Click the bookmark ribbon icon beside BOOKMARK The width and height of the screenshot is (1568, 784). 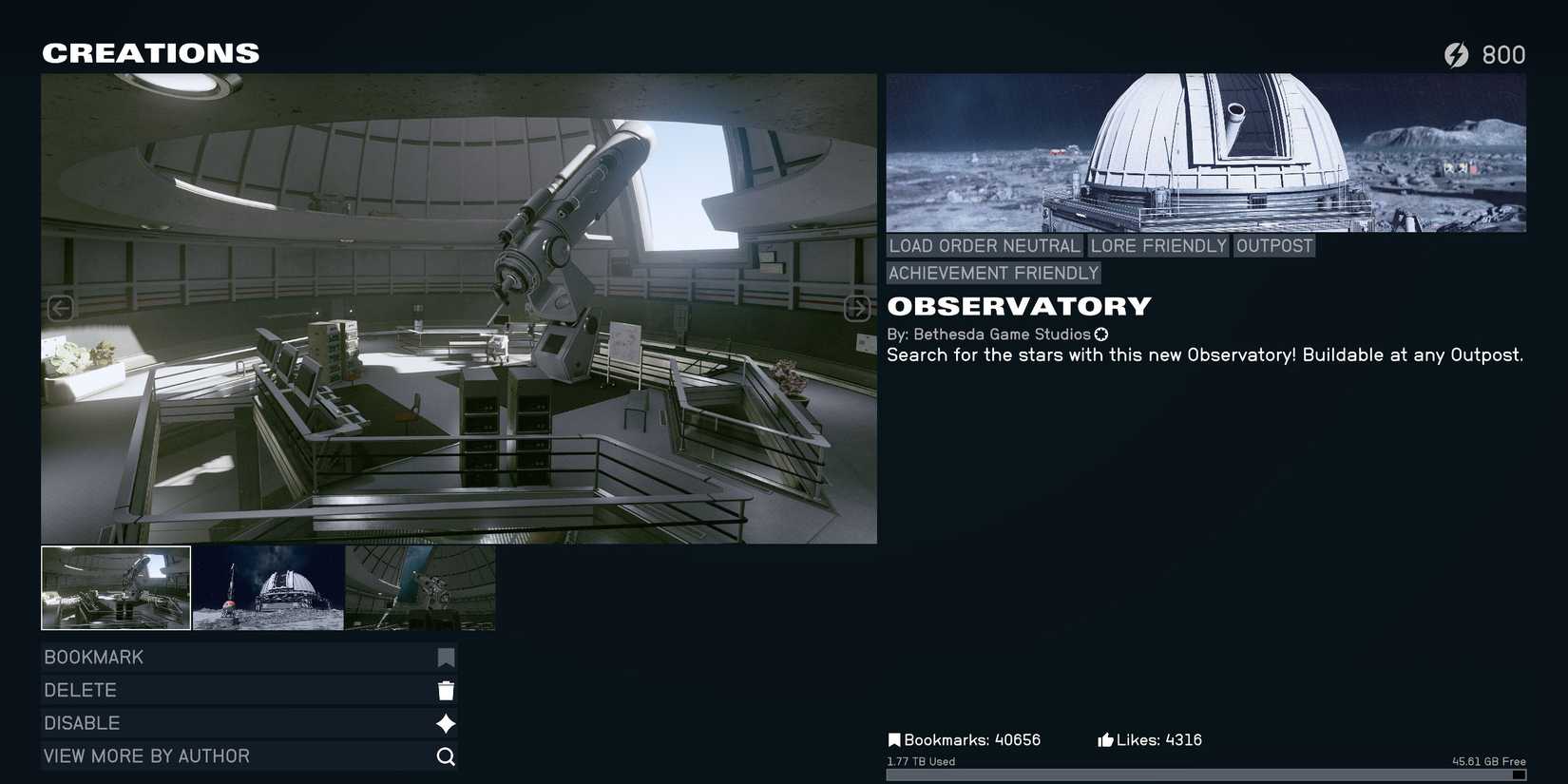446,657
